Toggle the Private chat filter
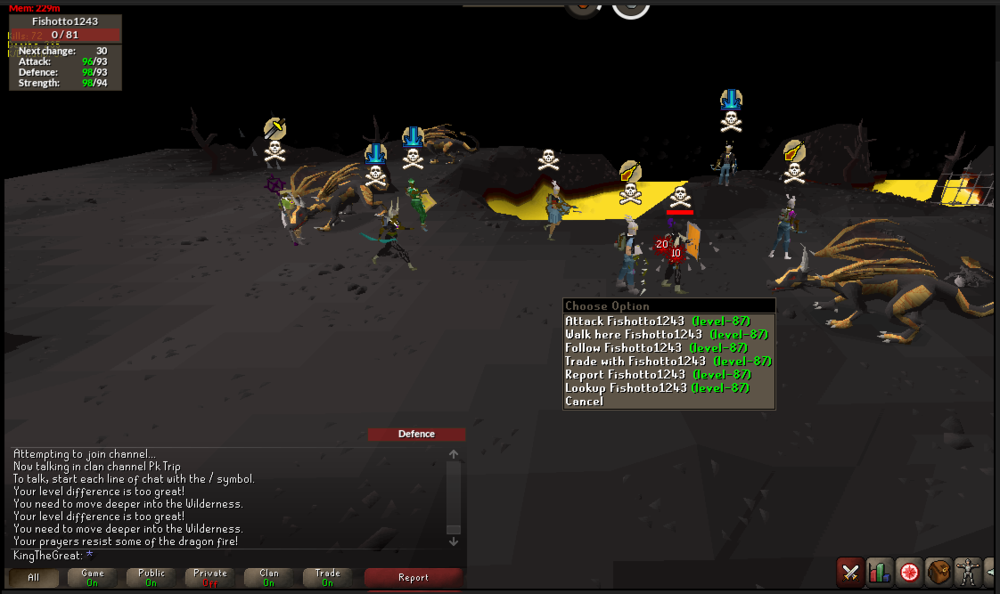This screenshot has height=594, width=1000. [210, 577]
